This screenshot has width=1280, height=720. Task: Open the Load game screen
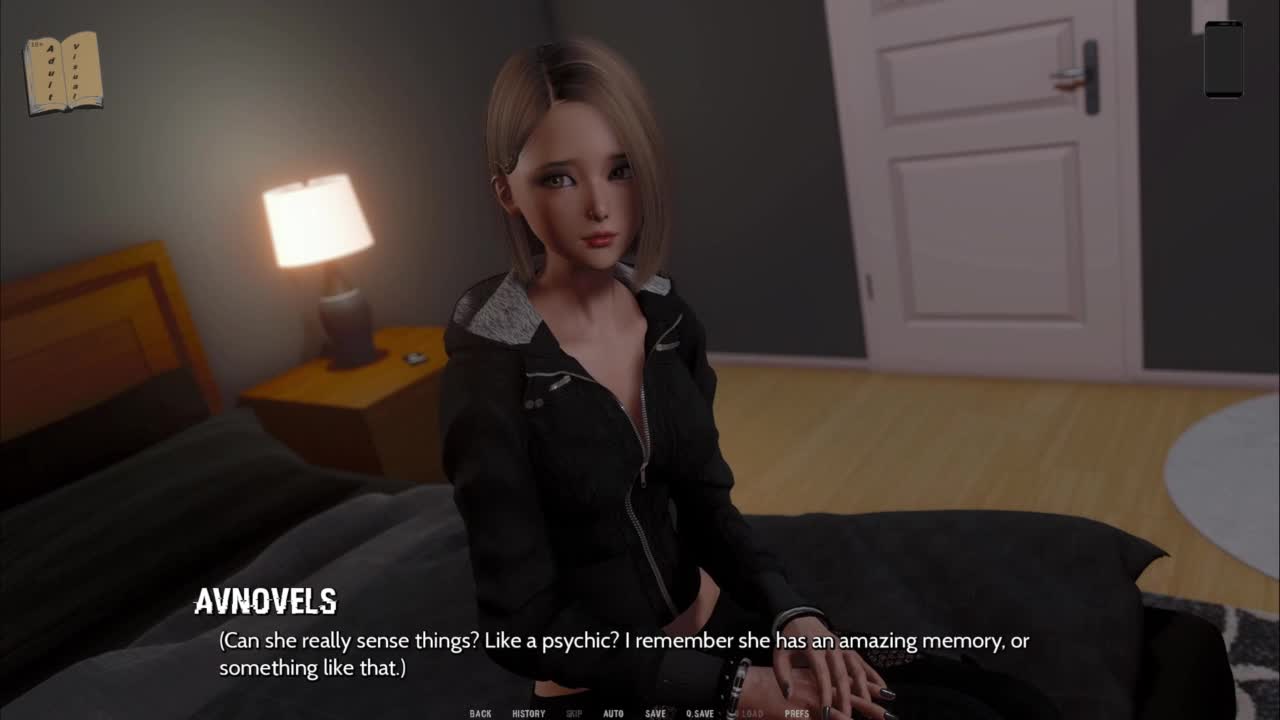(751, 713)
